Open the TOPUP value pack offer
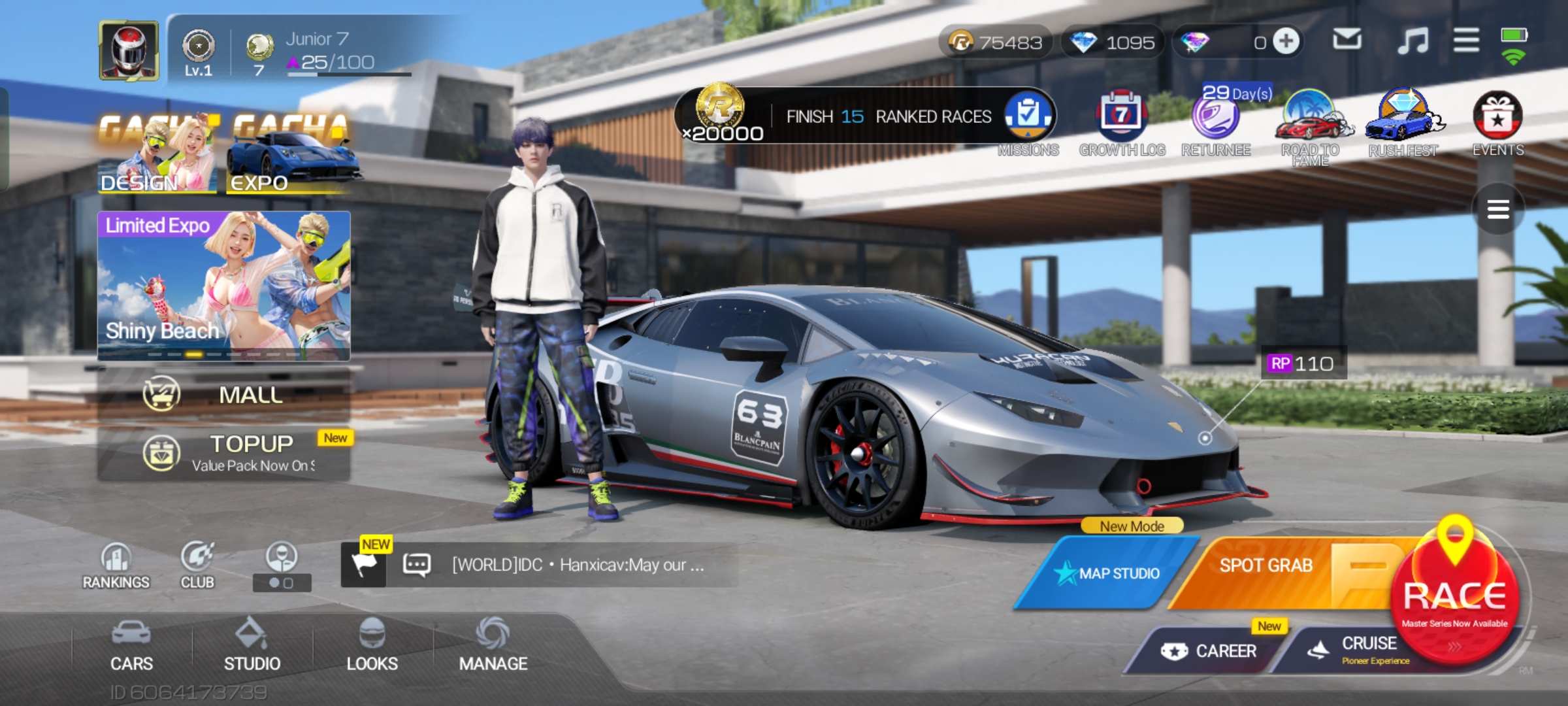The image size is (1568, 706). [224, 452]
